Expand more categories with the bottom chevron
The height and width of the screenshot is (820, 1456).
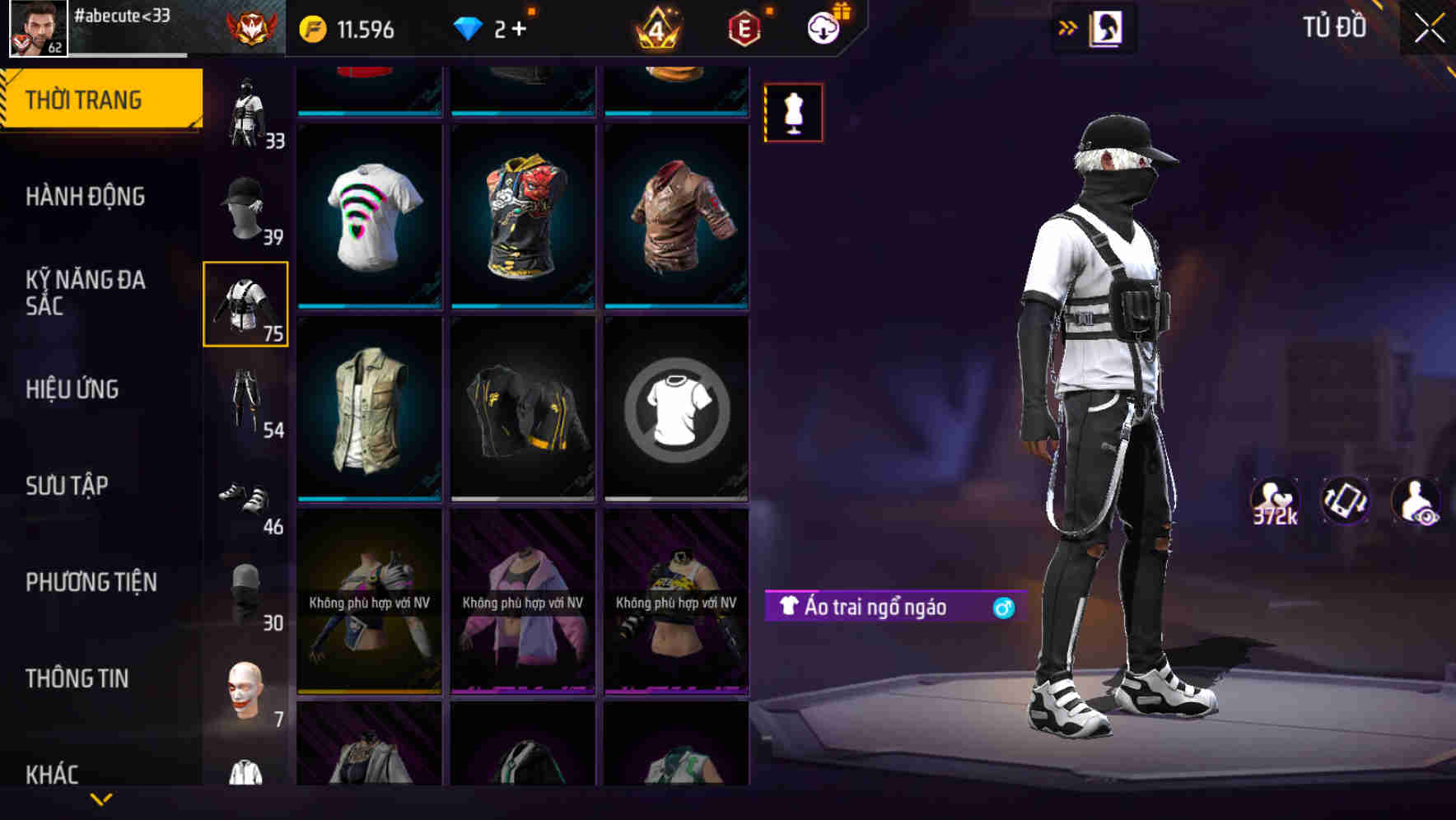101,799
